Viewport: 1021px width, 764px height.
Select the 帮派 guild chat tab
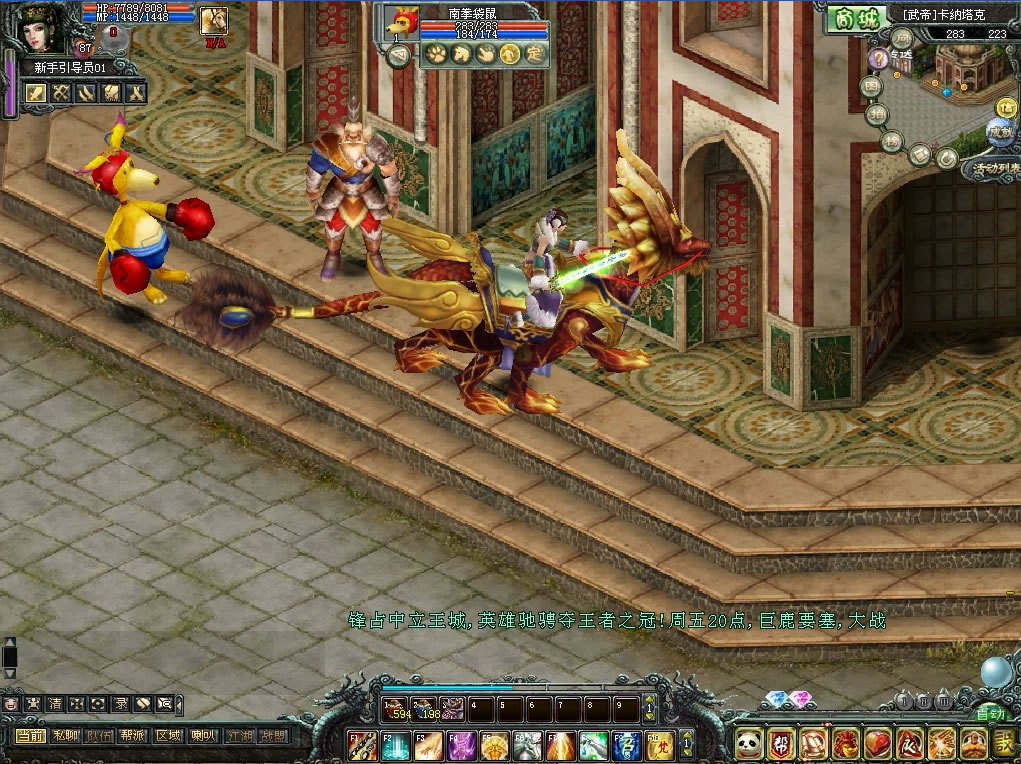[x=132, y=736]
